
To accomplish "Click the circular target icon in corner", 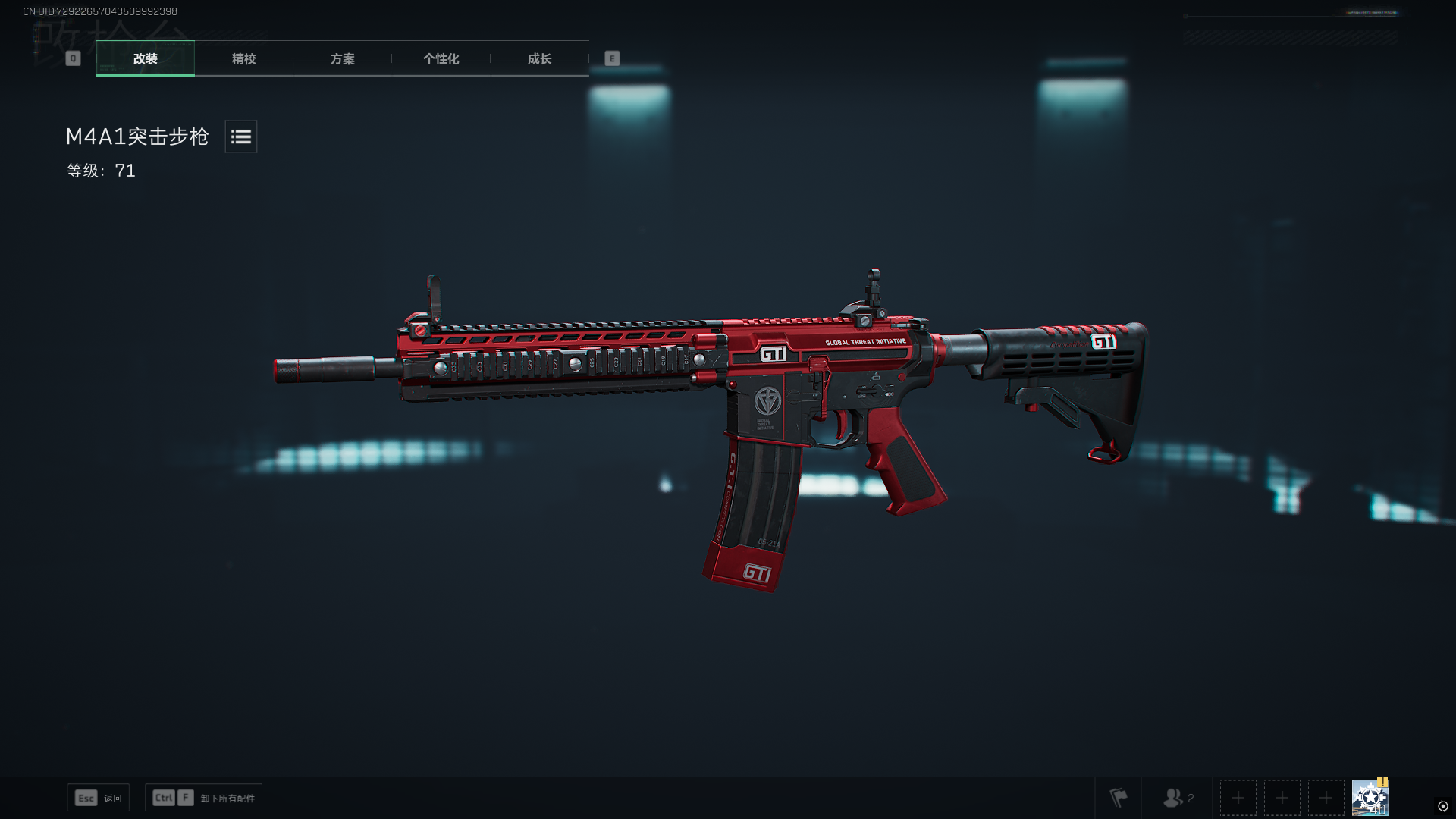I will [1442, 806].
